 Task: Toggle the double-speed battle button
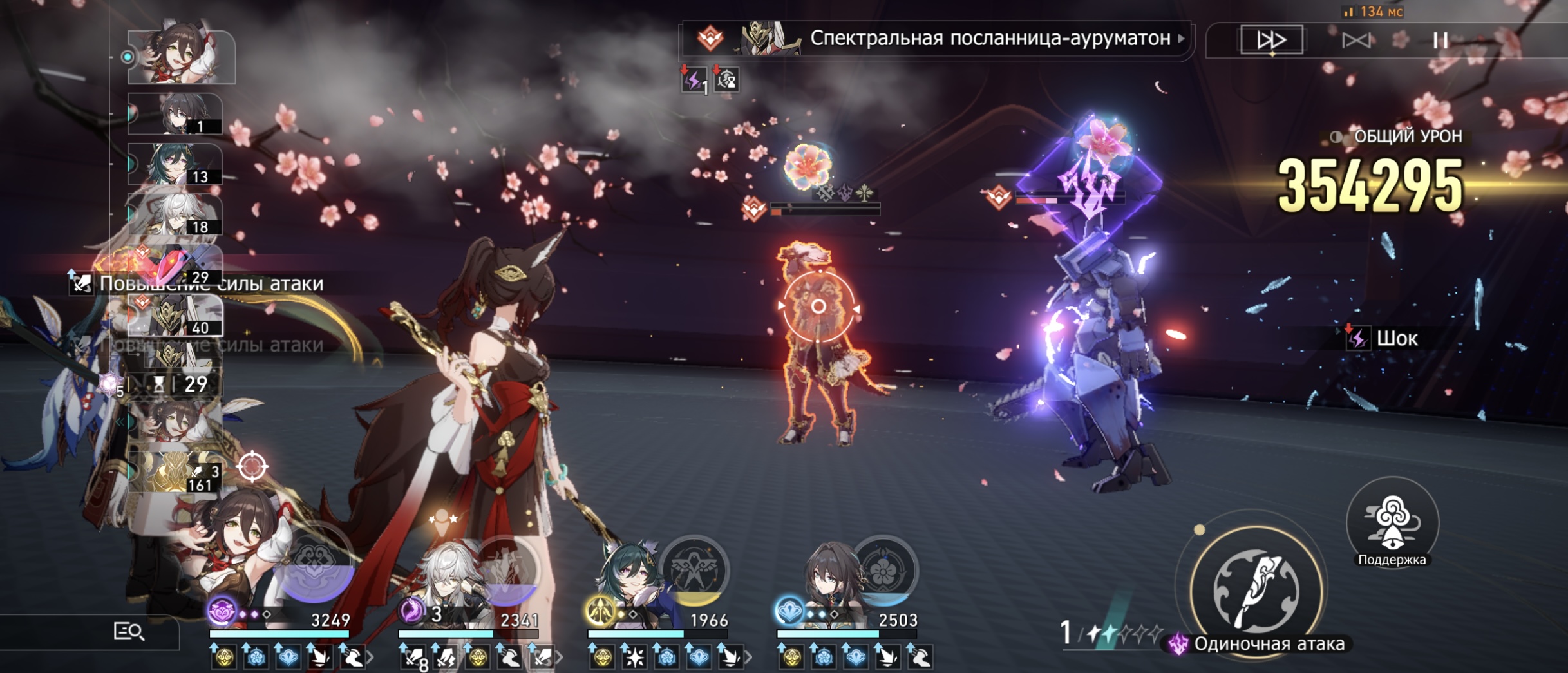(1271, 40)
